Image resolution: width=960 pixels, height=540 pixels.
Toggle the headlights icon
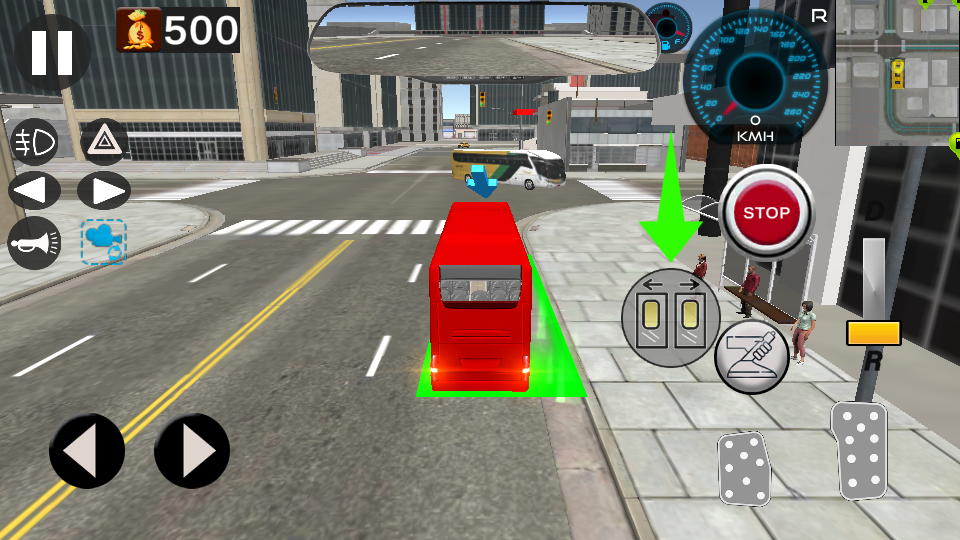coord(33,143)
